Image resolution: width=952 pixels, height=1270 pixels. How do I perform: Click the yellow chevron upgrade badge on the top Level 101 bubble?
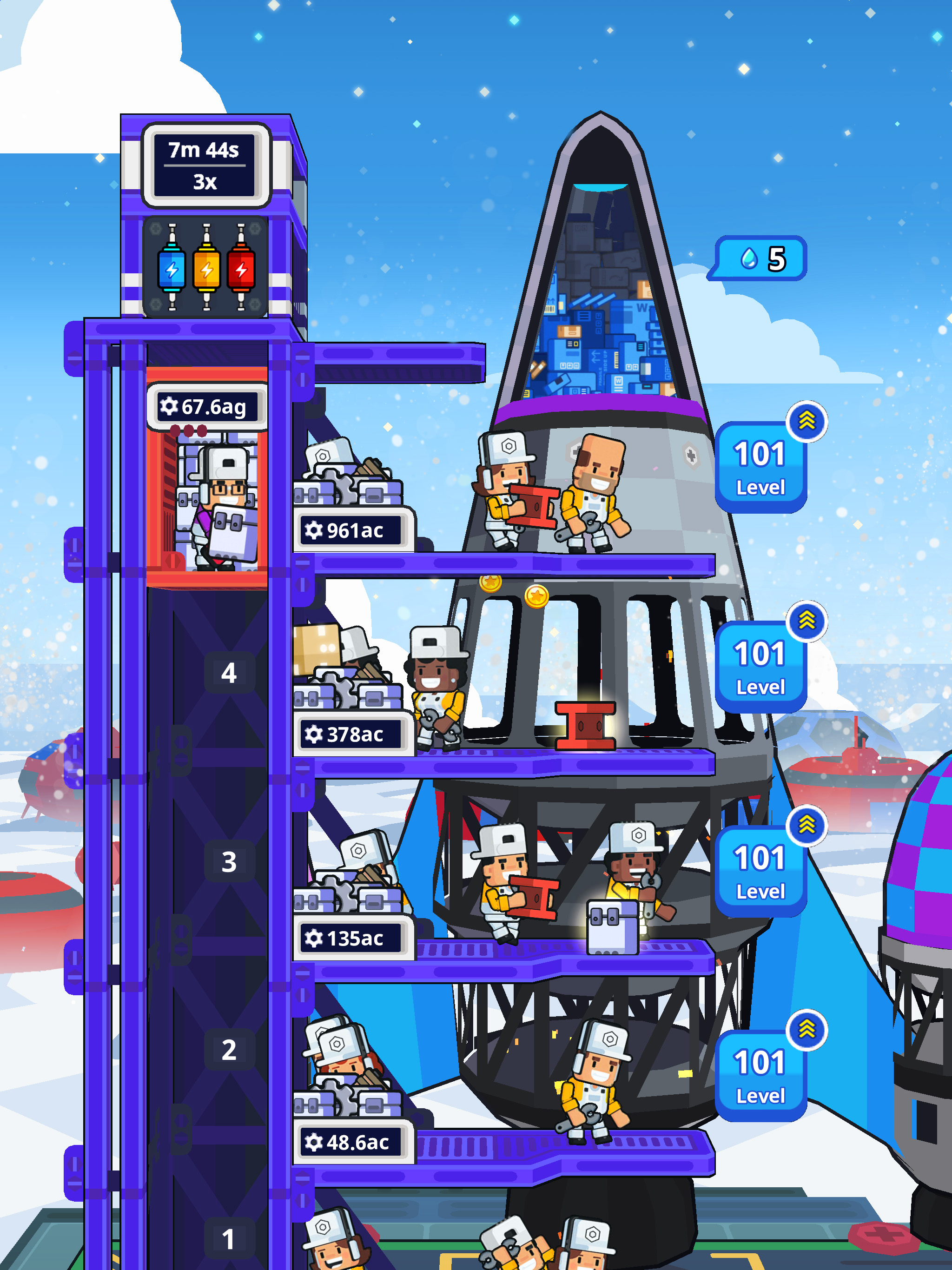[x=808, y=422]
